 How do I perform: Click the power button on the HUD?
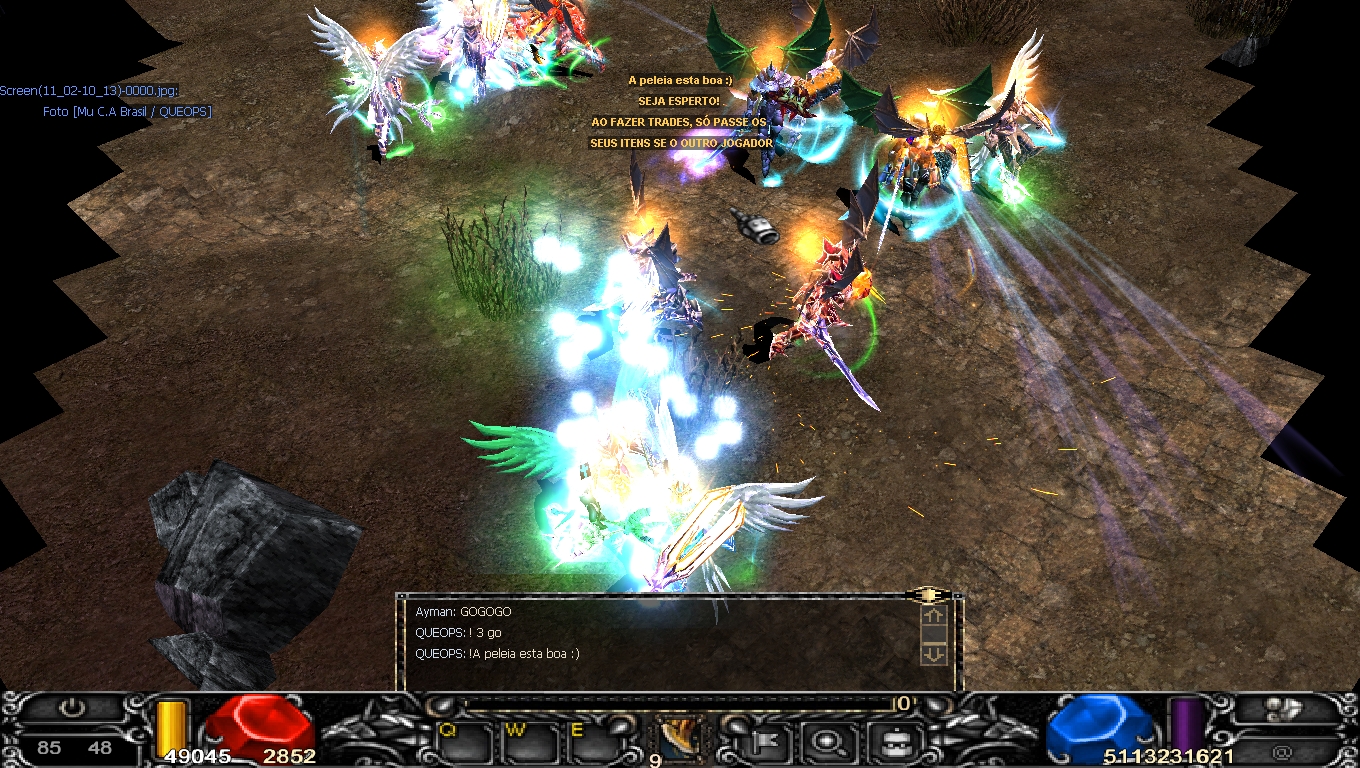[x=72, y=708]
